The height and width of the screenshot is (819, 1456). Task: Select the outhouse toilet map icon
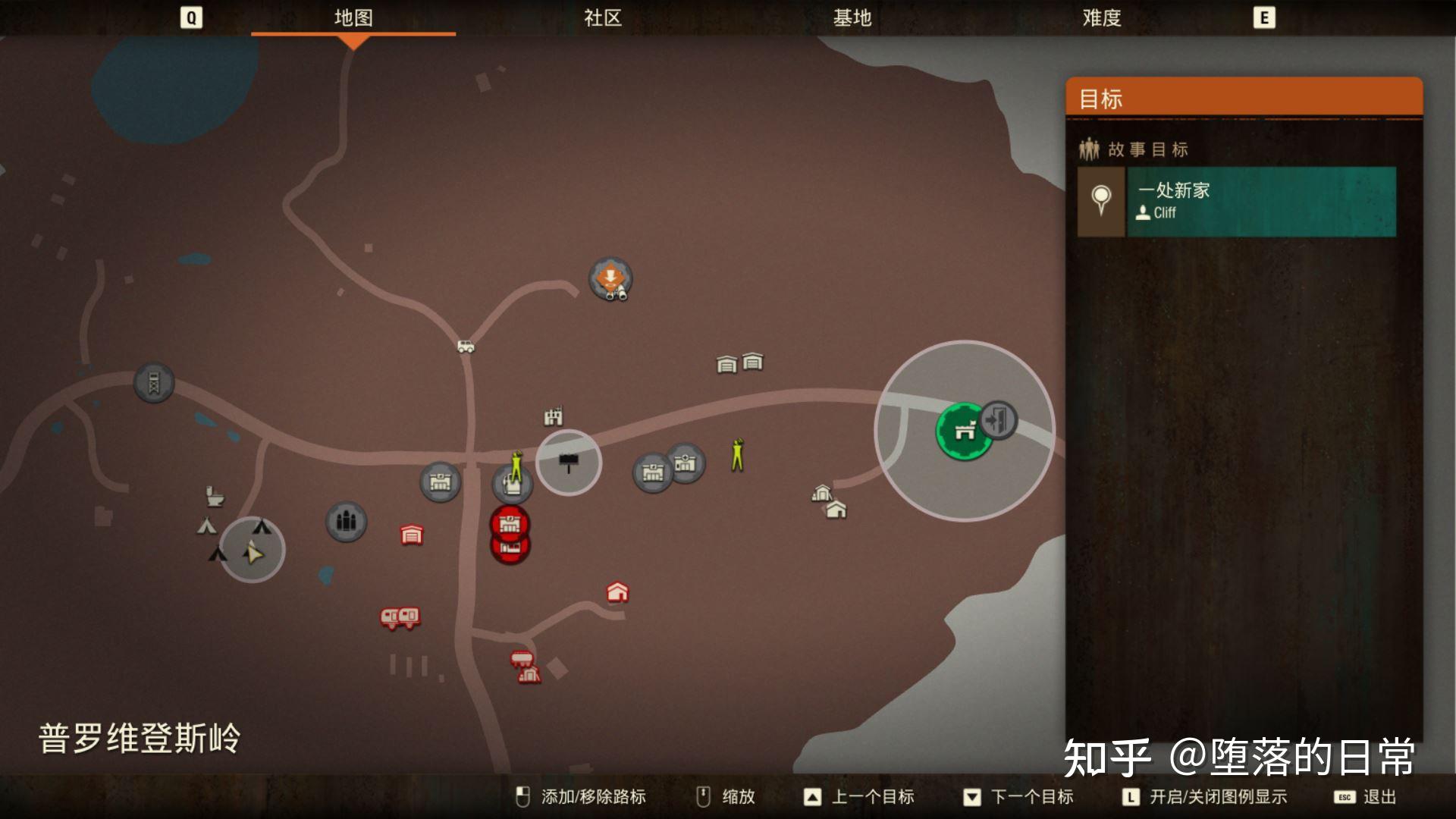tap(214, 494)
